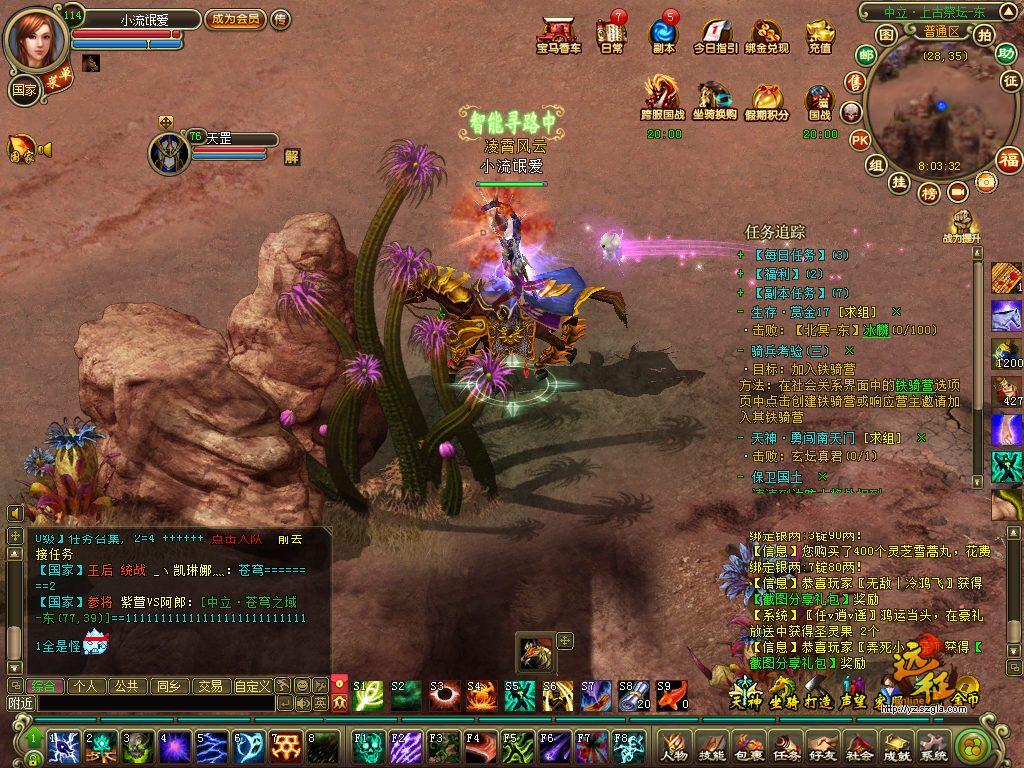The width and height of the screenshot is (1024, 768).
Task: Switch chat to the 交易 trade tab
Action: click(209, 686)
